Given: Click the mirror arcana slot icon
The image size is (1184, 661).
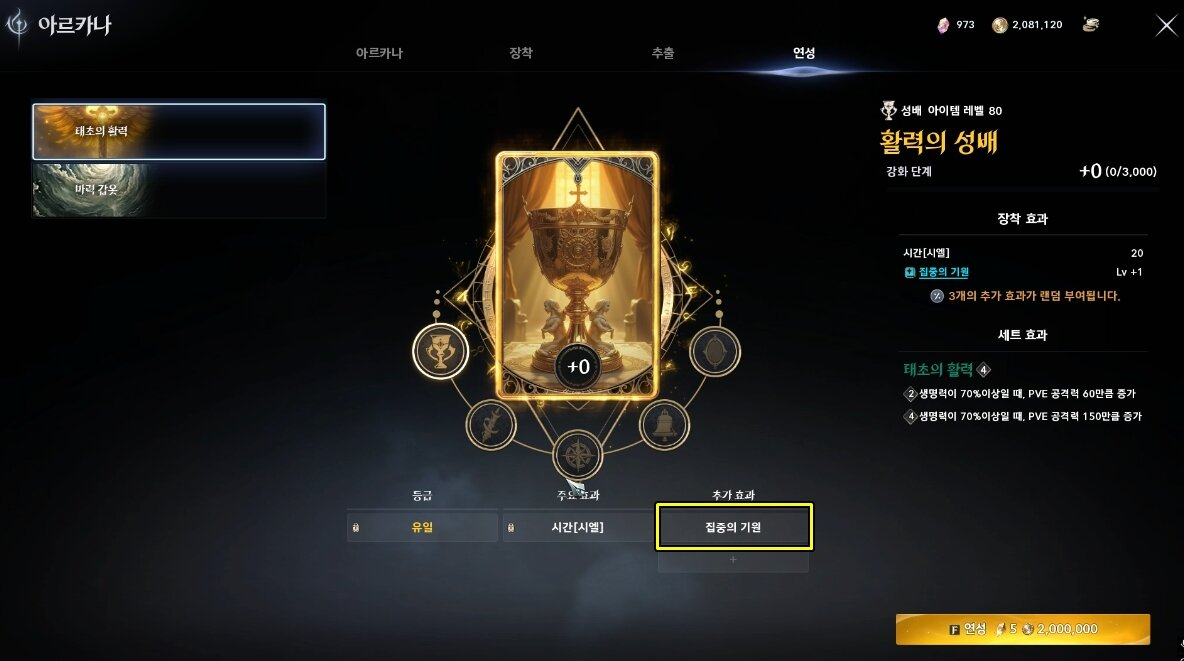Looking at the screenshot, I should (x=715, y=351).
